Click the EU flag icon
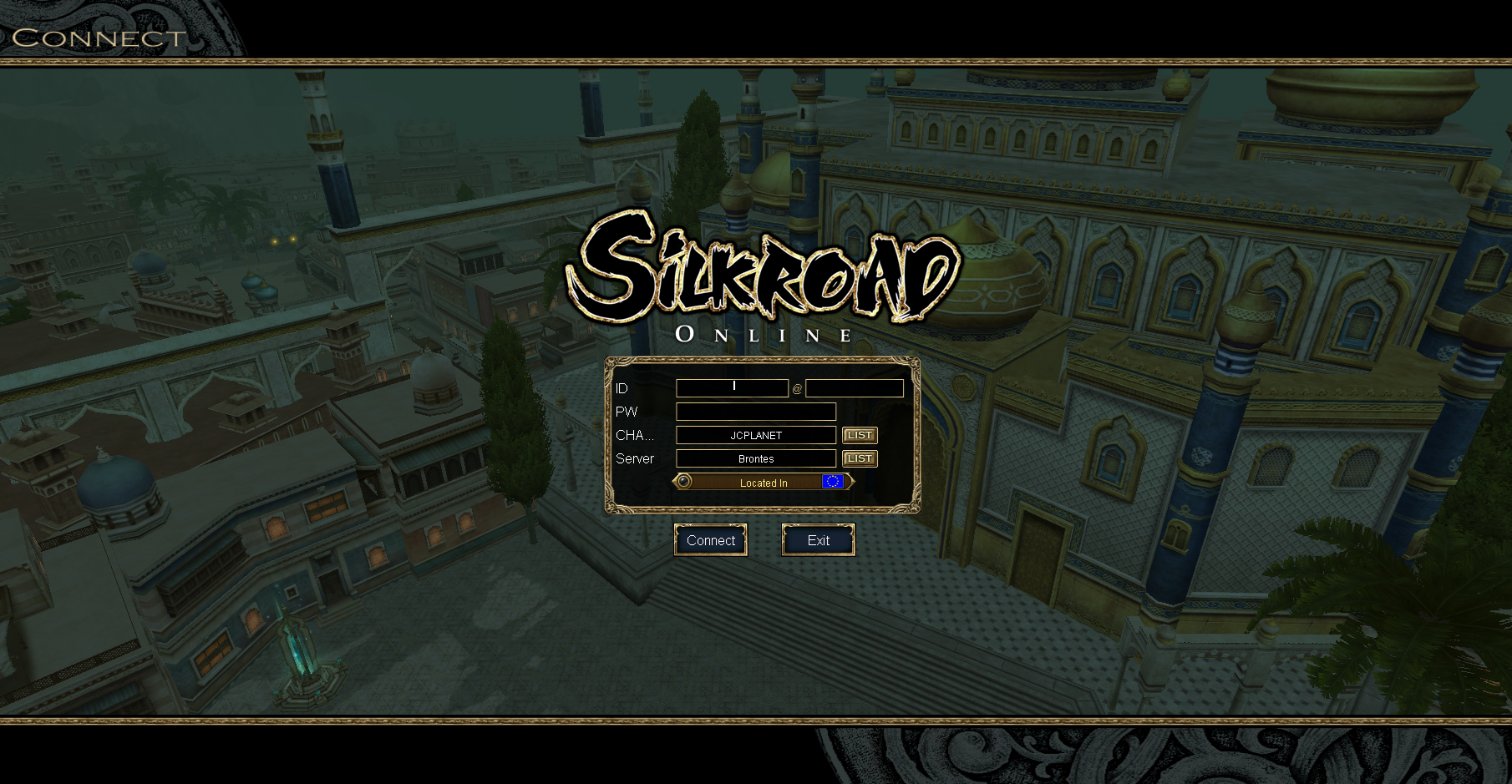The height and width of the screenshot is (784, 1512). tap(833, 482)
